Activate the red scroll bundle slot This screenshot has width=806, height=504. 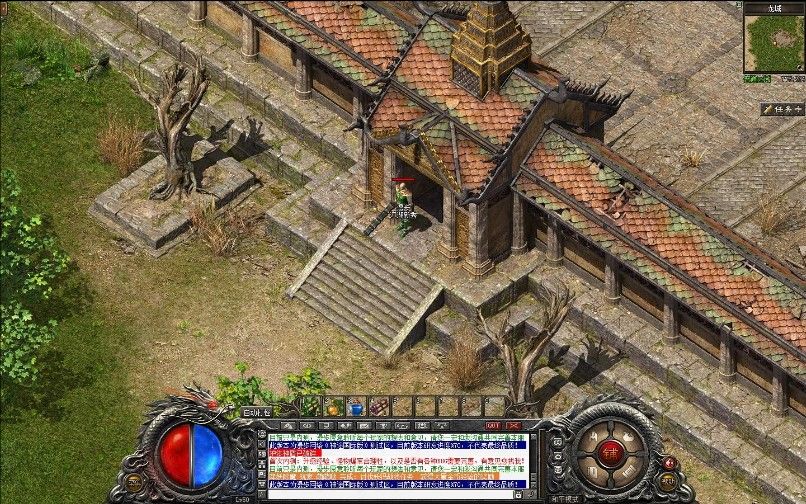click(x=379, y=407)
